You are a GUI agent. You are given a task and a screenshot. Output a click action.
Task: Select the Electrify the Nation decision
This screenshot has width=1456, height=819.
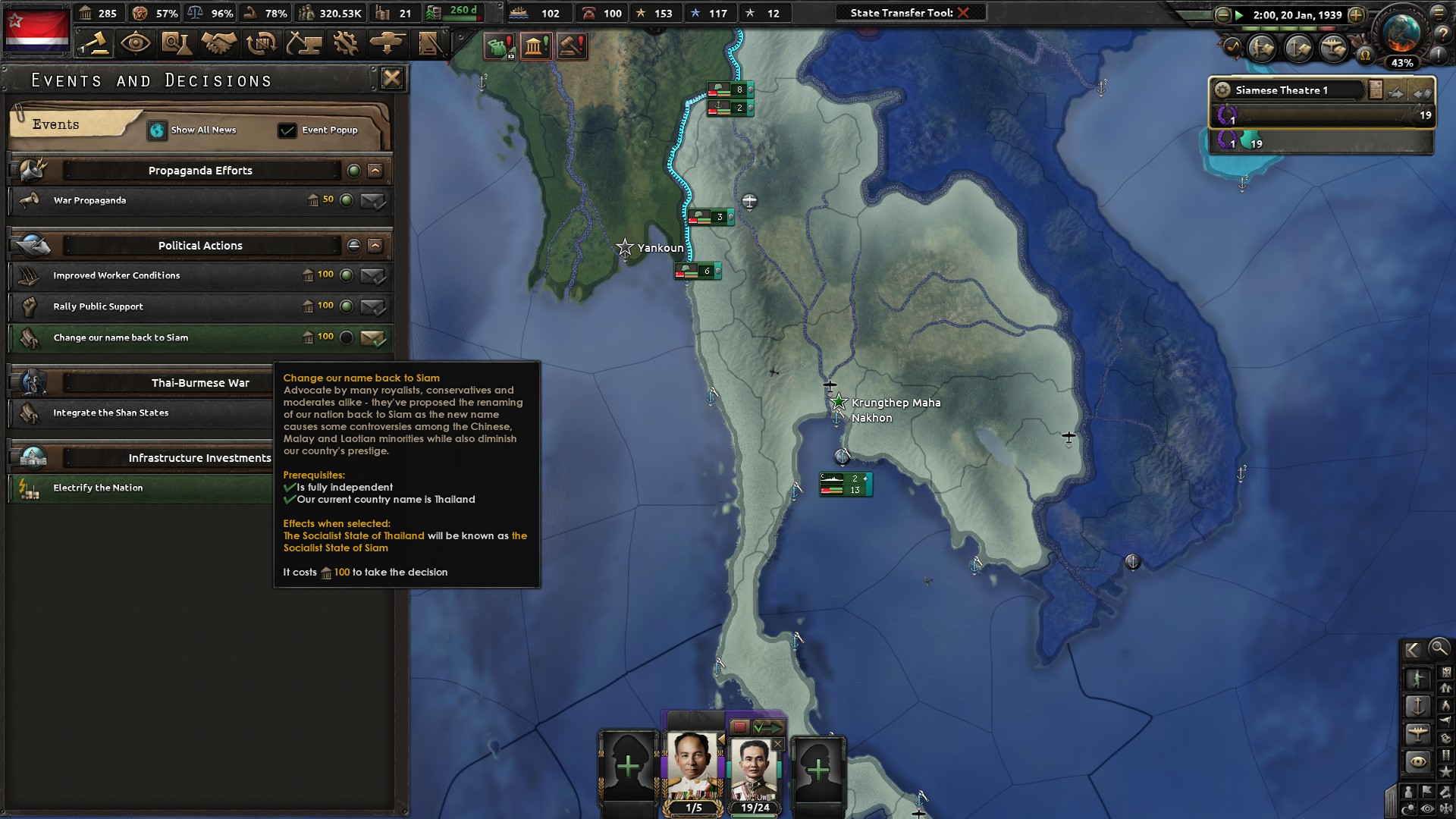point(136,488)
